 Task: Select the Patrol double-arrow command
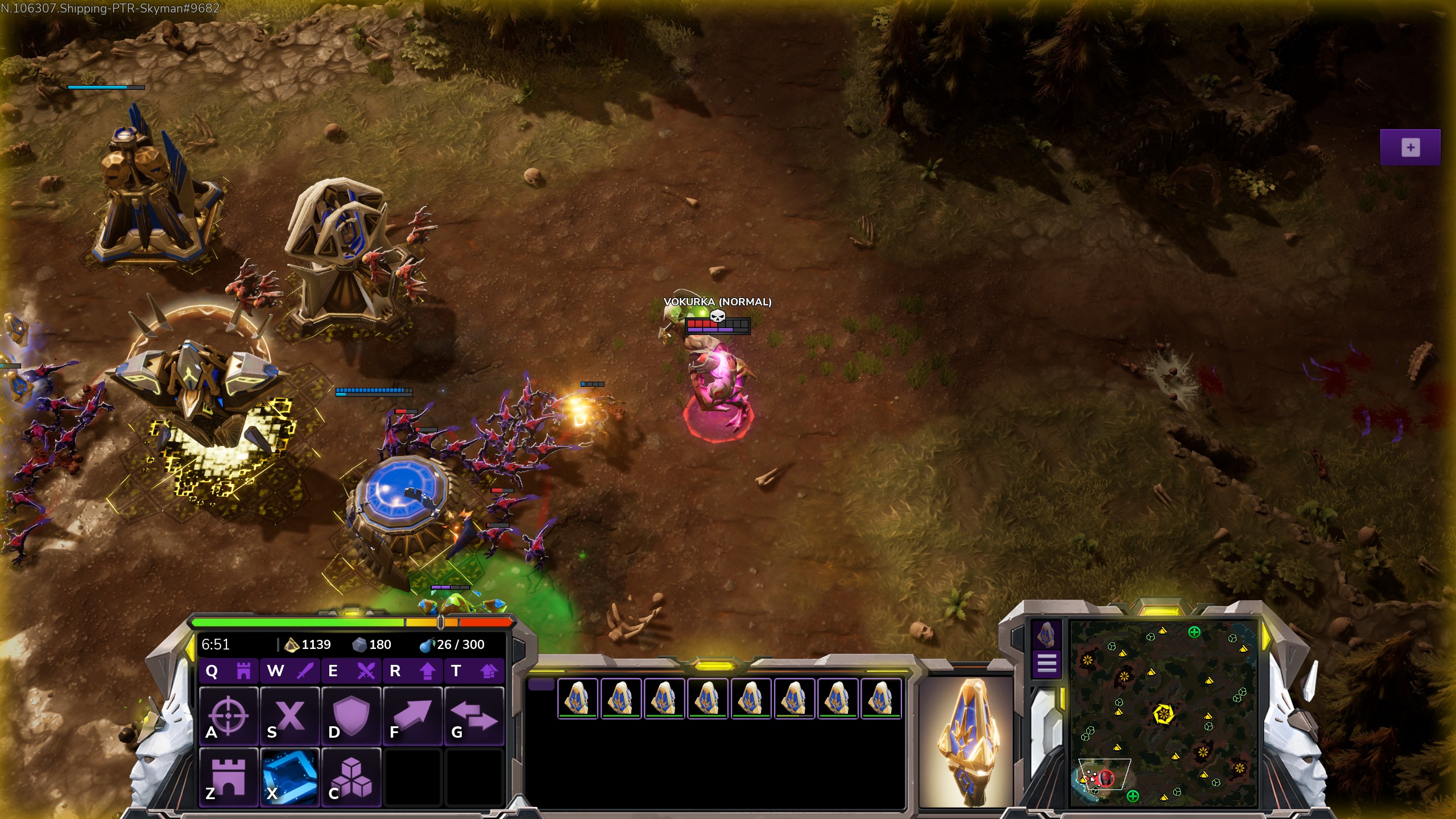[474, 715]
